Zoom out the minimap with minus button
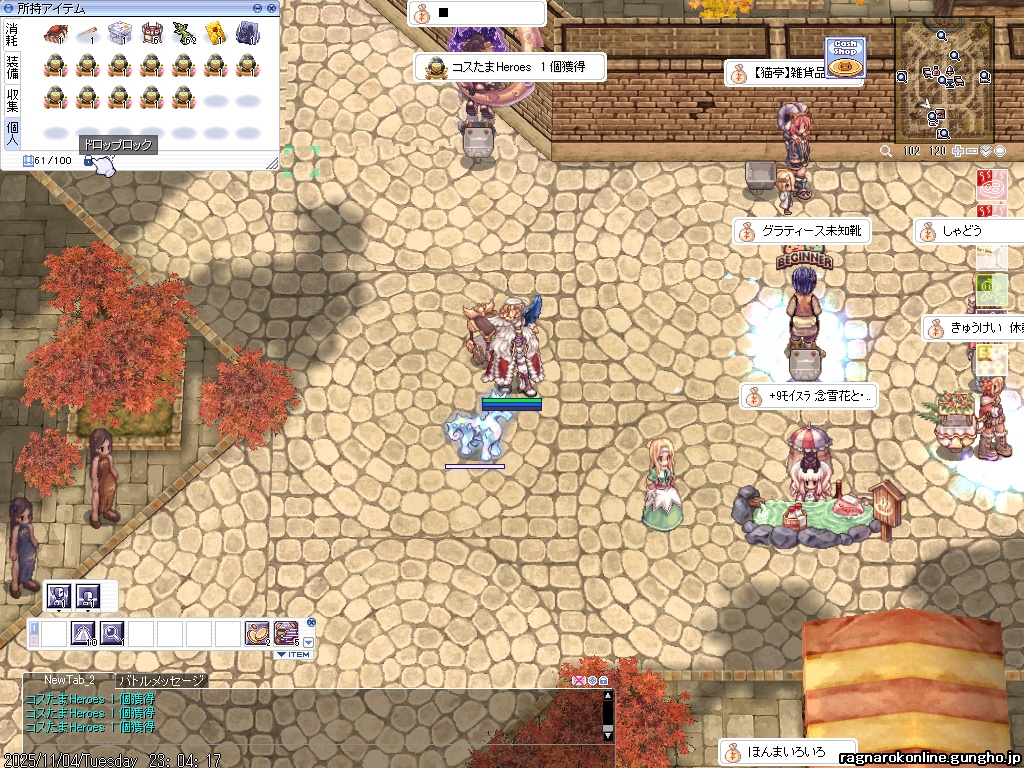1024x768 pixels. 973,151
